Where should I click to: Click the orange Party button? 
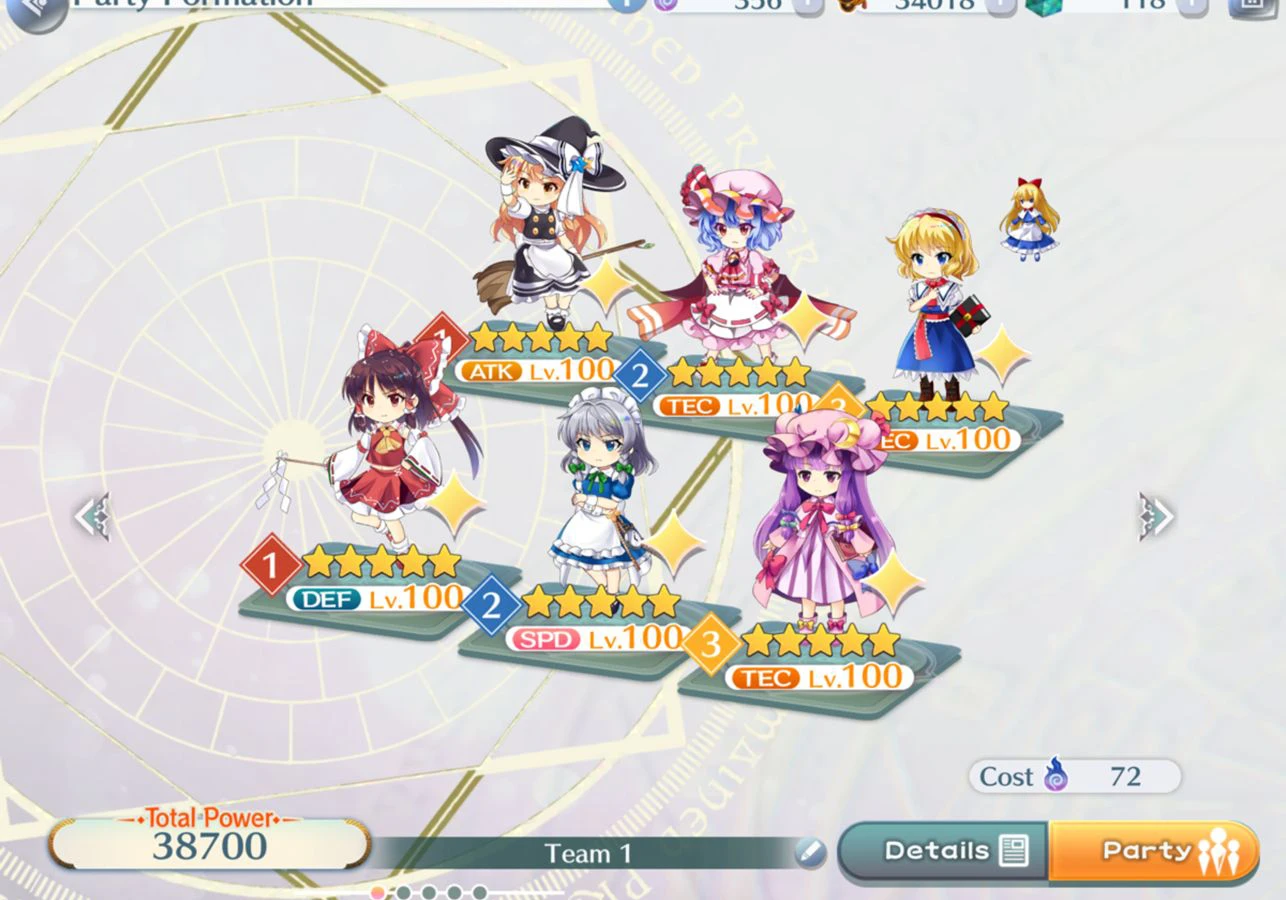click(1153, 851)
